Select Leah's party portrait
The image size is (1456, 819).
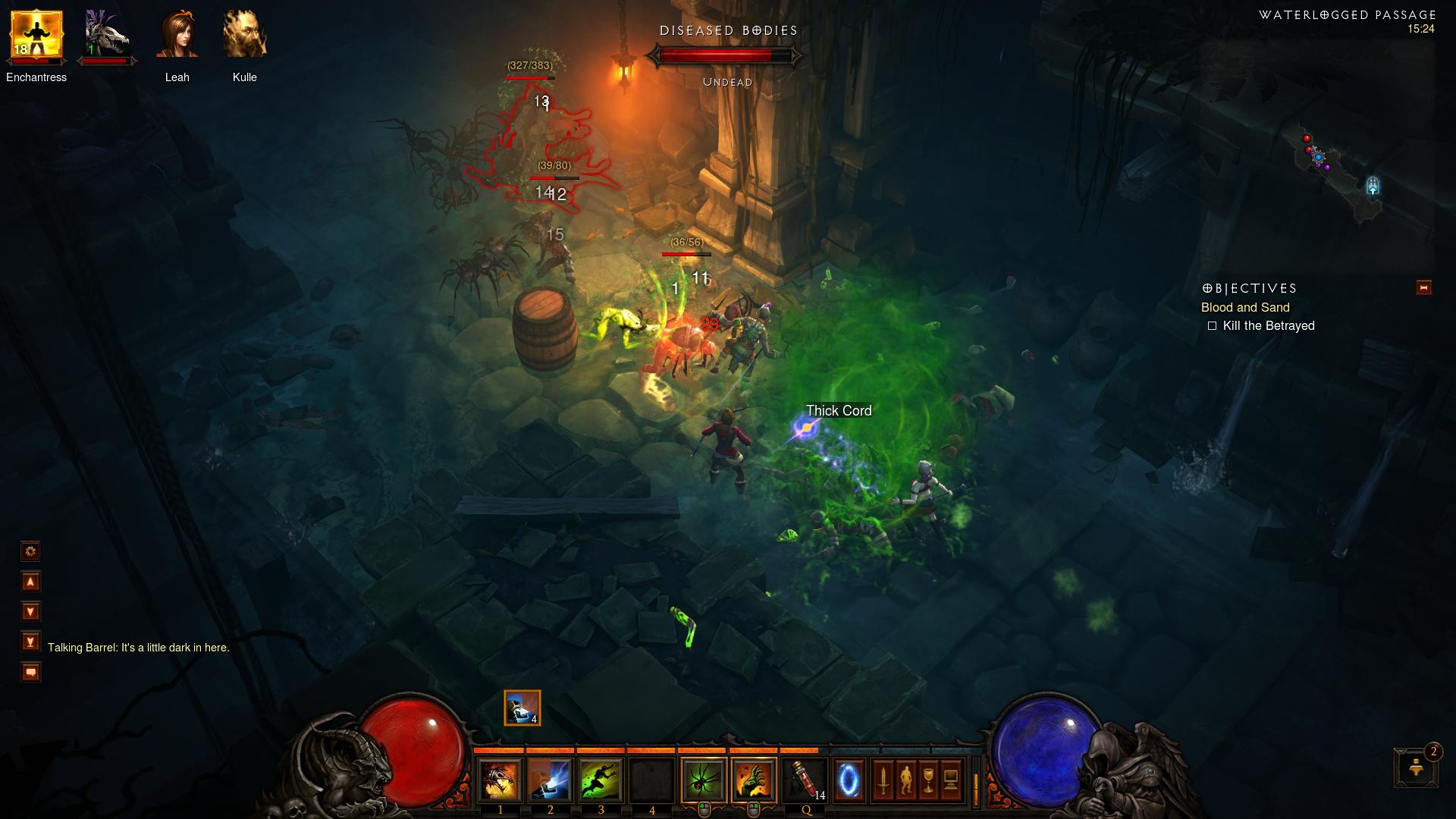177,36
